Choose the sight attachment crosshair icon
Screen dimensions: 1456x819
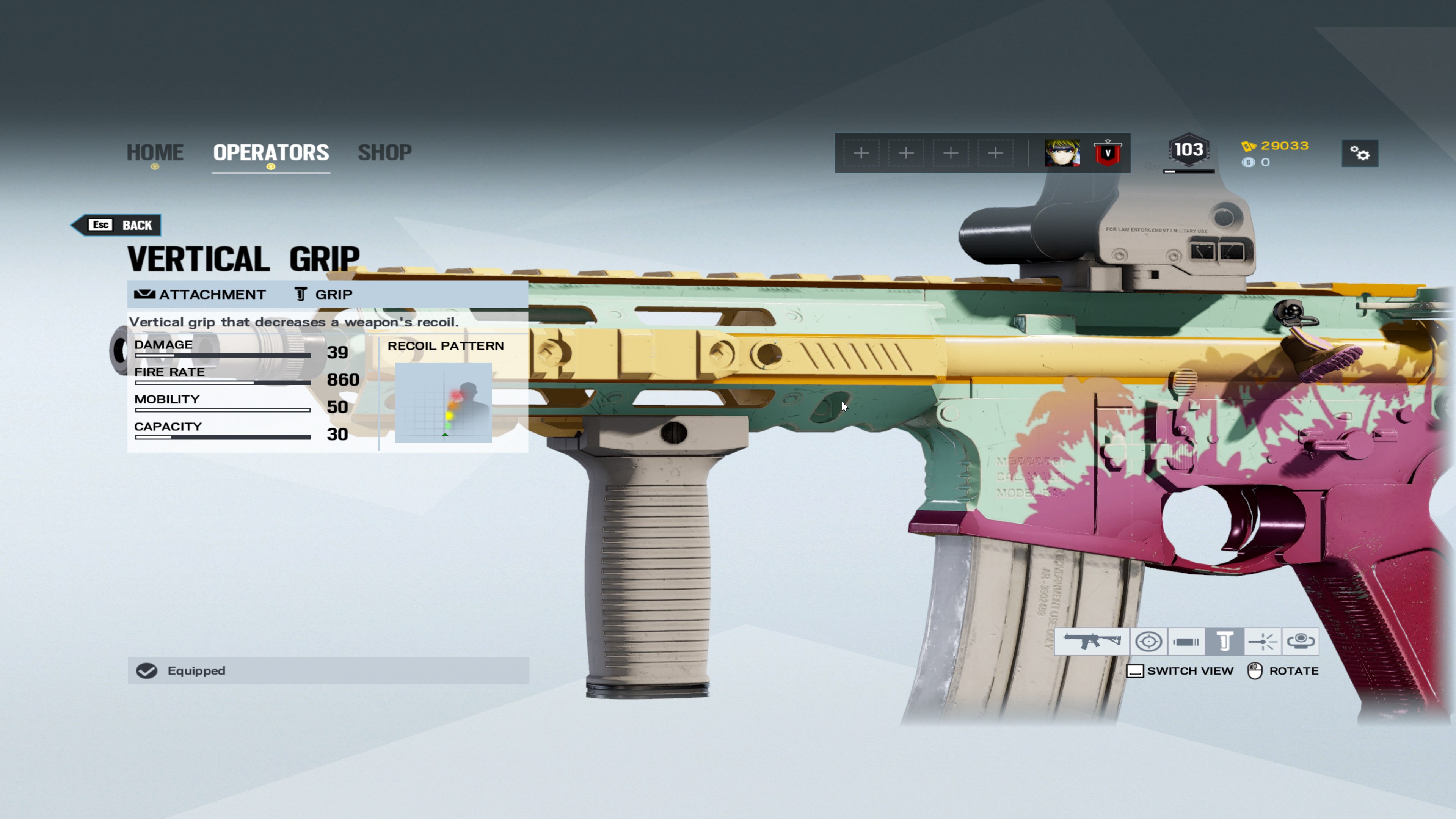1148,642
